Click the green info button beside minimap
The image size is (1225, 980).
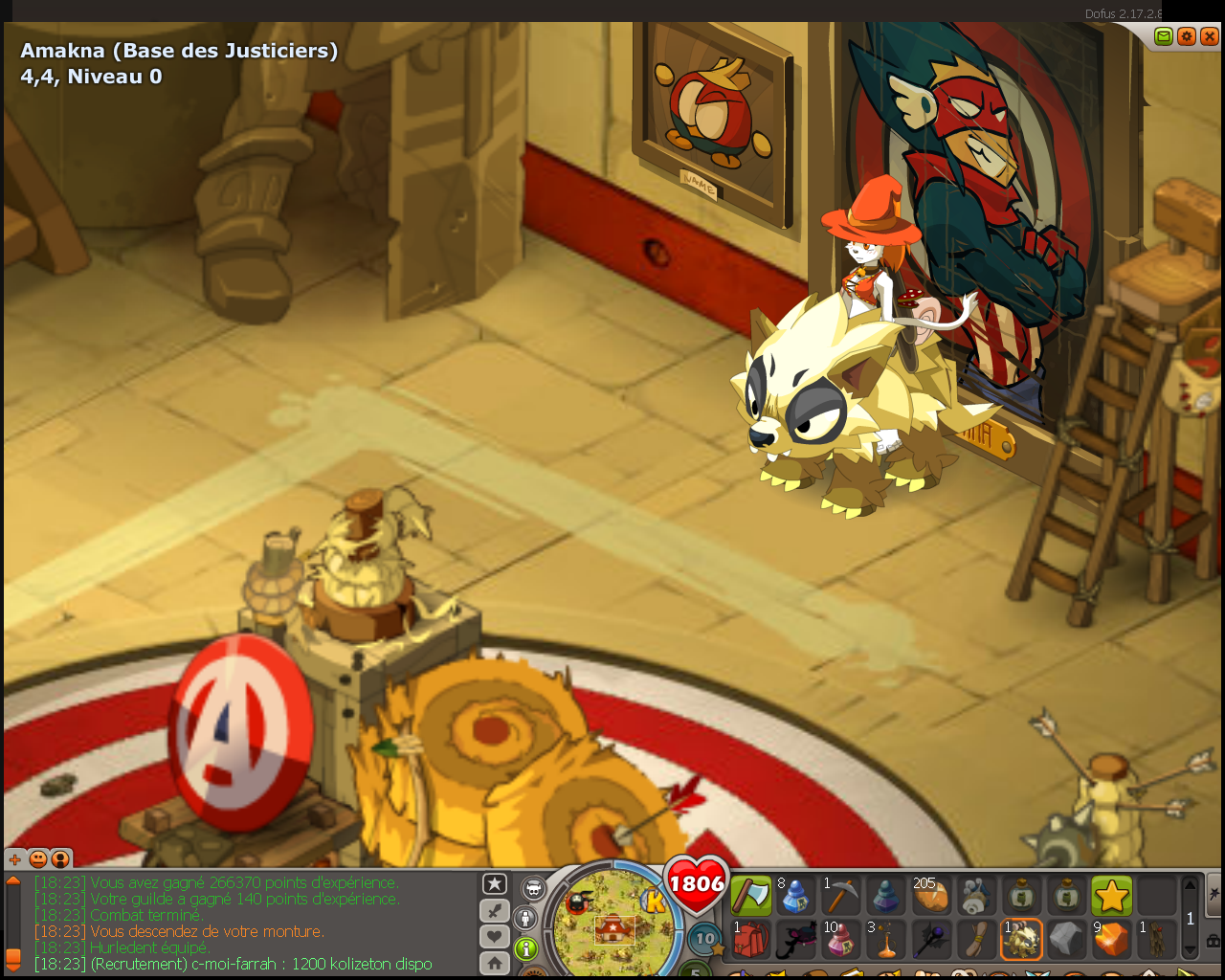pyautogui.click(x=526, y=948)
